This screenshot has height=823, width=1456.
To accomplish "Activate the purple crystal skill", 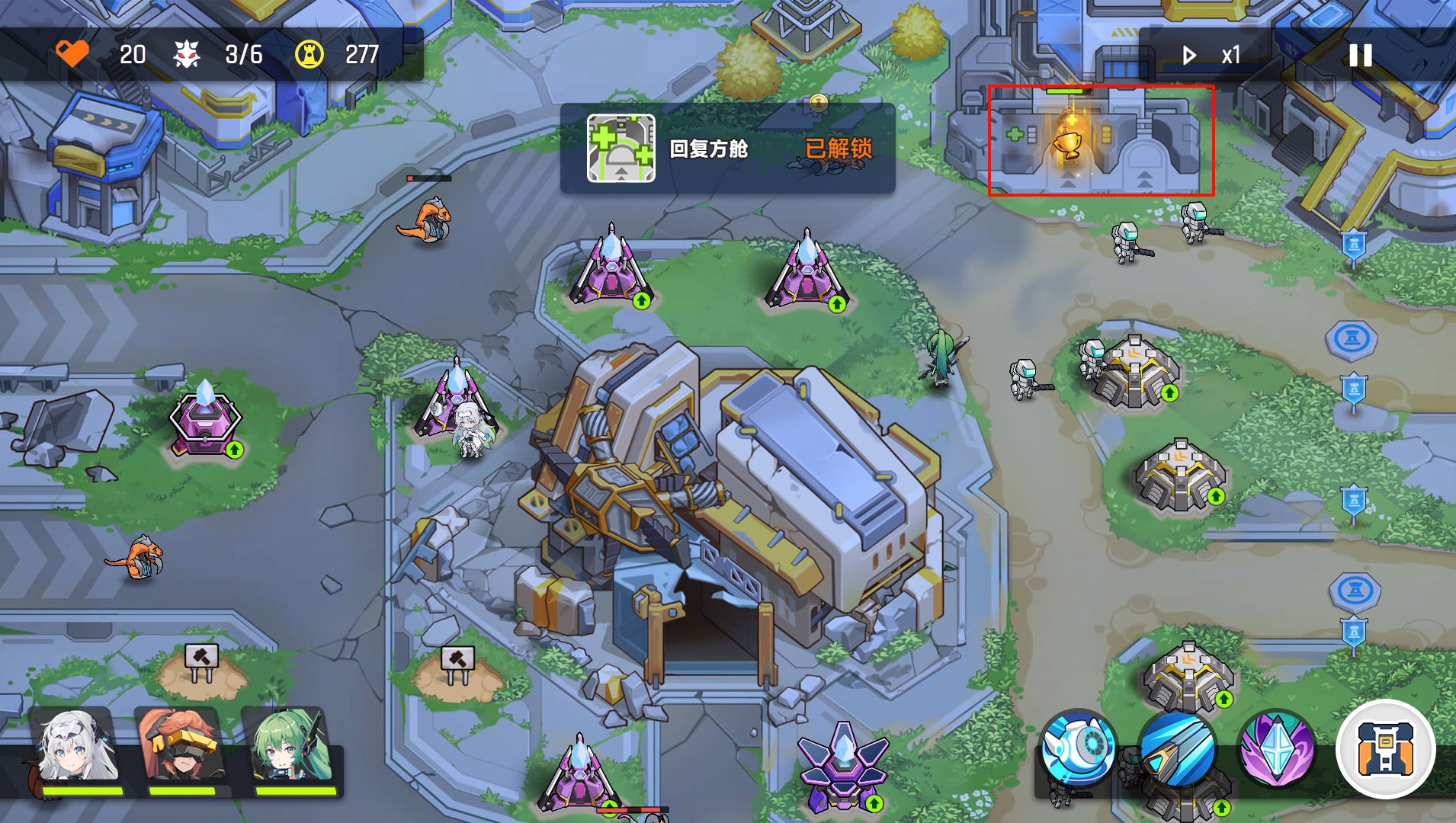I will click(x=1277, y=748).
